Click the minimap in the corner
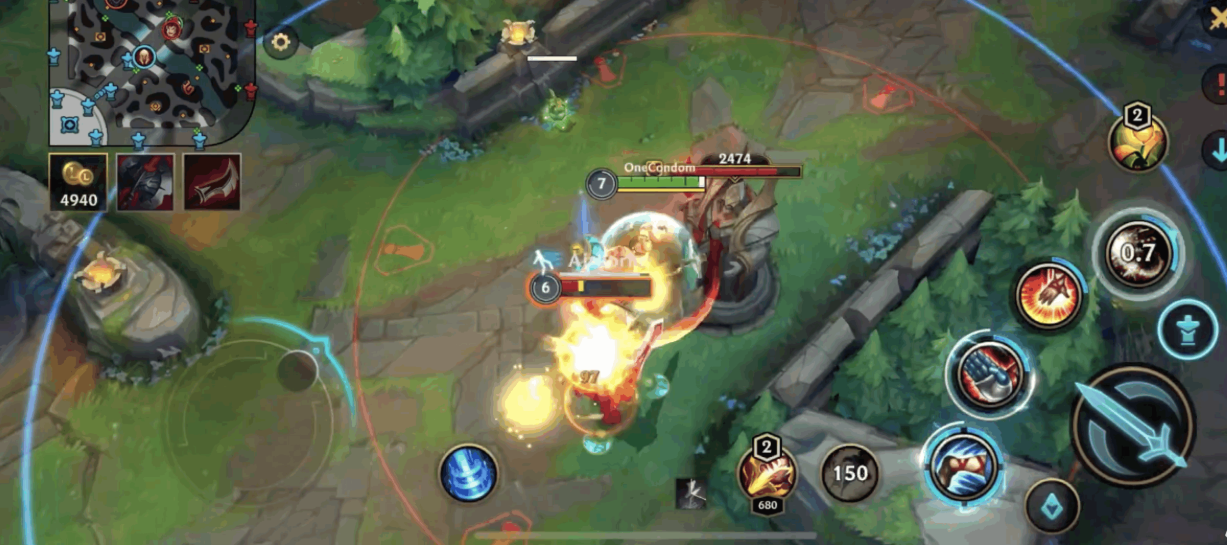This screenshot has height=545, width=1227. [x=153, y=69]
